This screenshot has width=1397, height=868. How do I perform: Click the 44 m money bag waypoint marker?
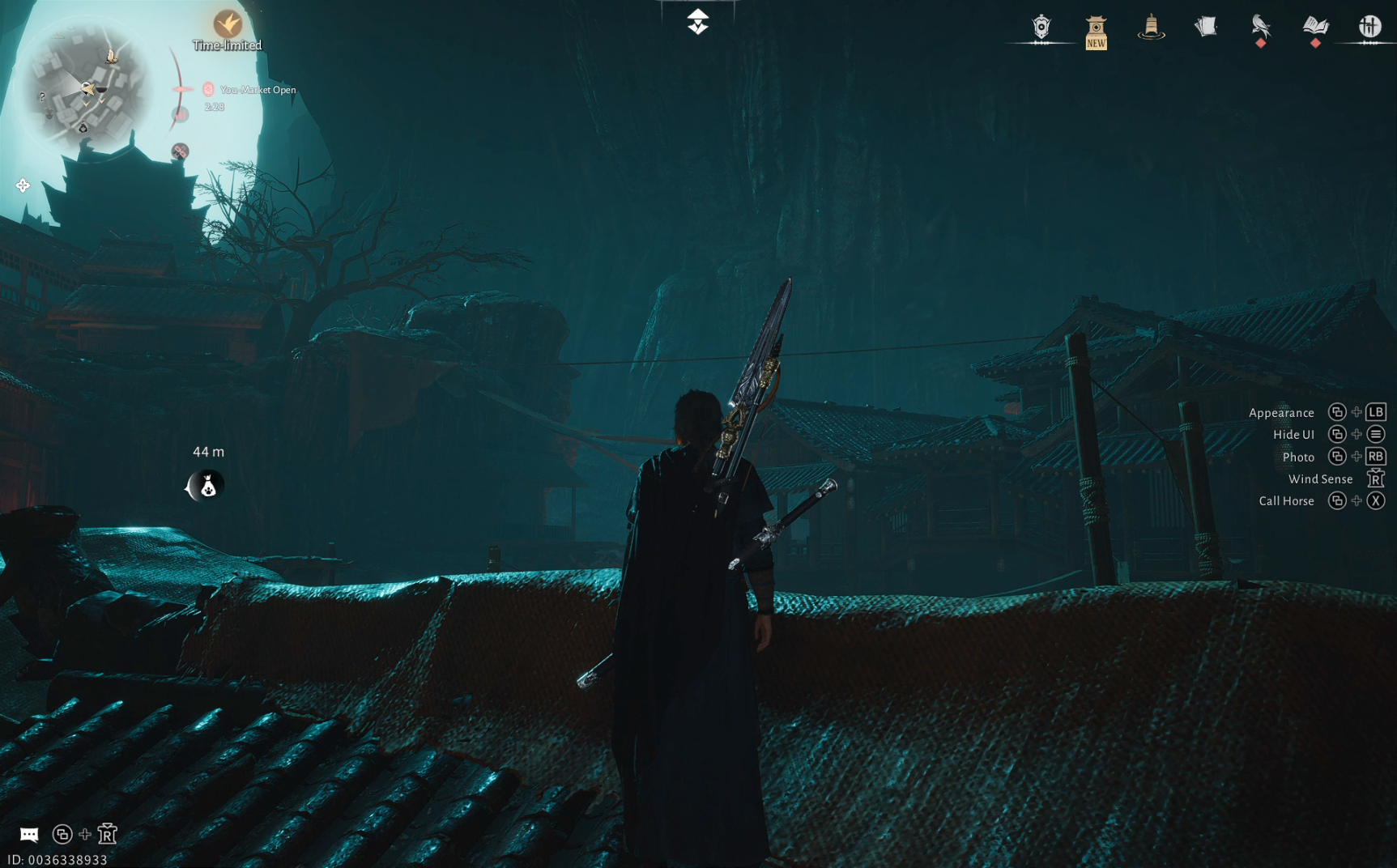point(207,486)
